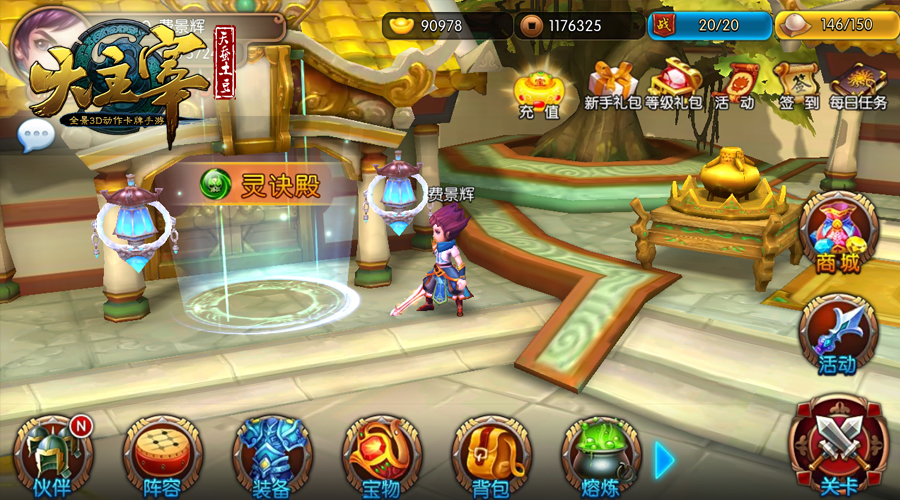Open the 宝物 treasures menu
Viewport: 900px width, 500px height.
point(381,455)
